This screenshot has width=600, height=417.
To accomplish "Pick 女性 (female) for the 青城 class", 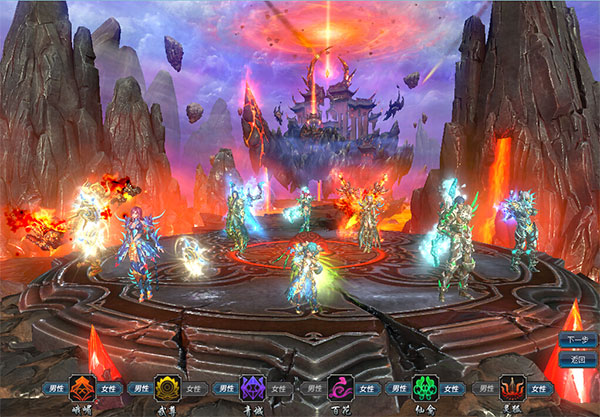I will point(282,388).
